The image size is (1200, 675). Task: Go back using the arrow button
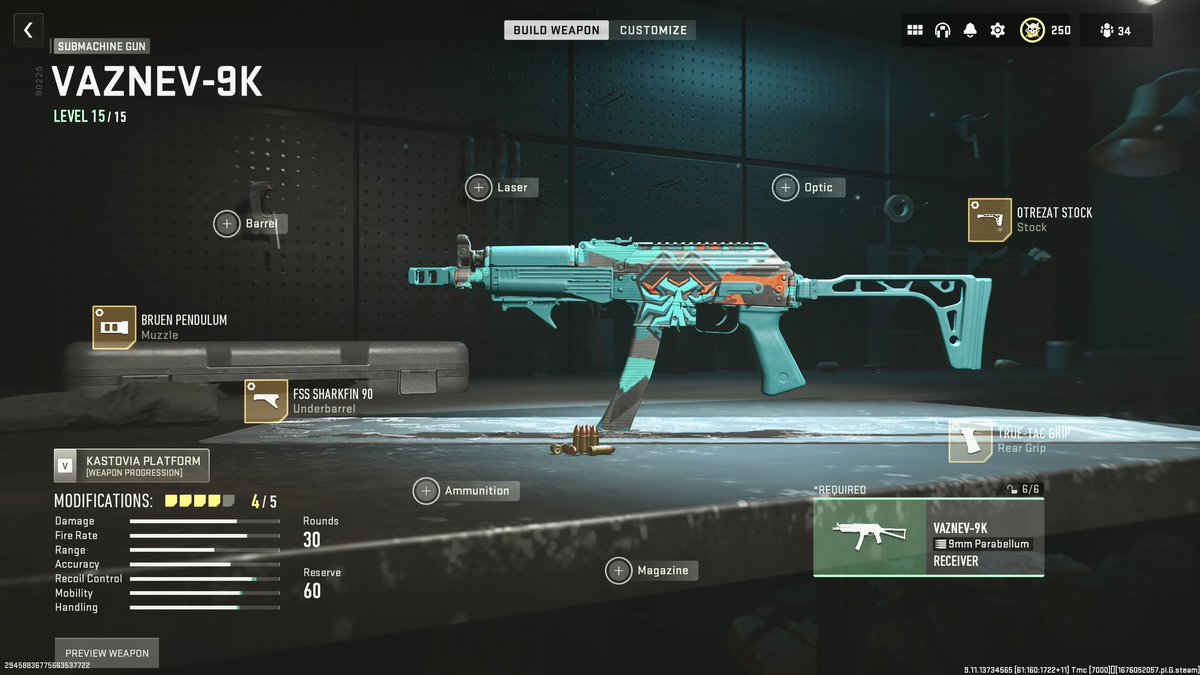click(28, 30)
